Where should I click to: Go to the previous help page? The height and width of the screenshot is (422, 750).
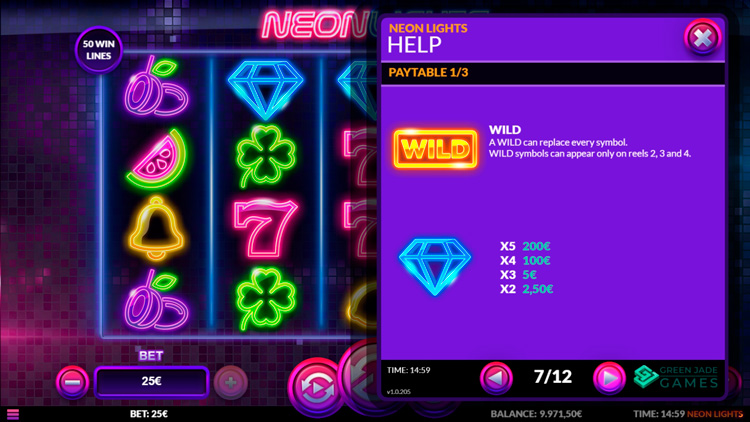tap(496, 377)
